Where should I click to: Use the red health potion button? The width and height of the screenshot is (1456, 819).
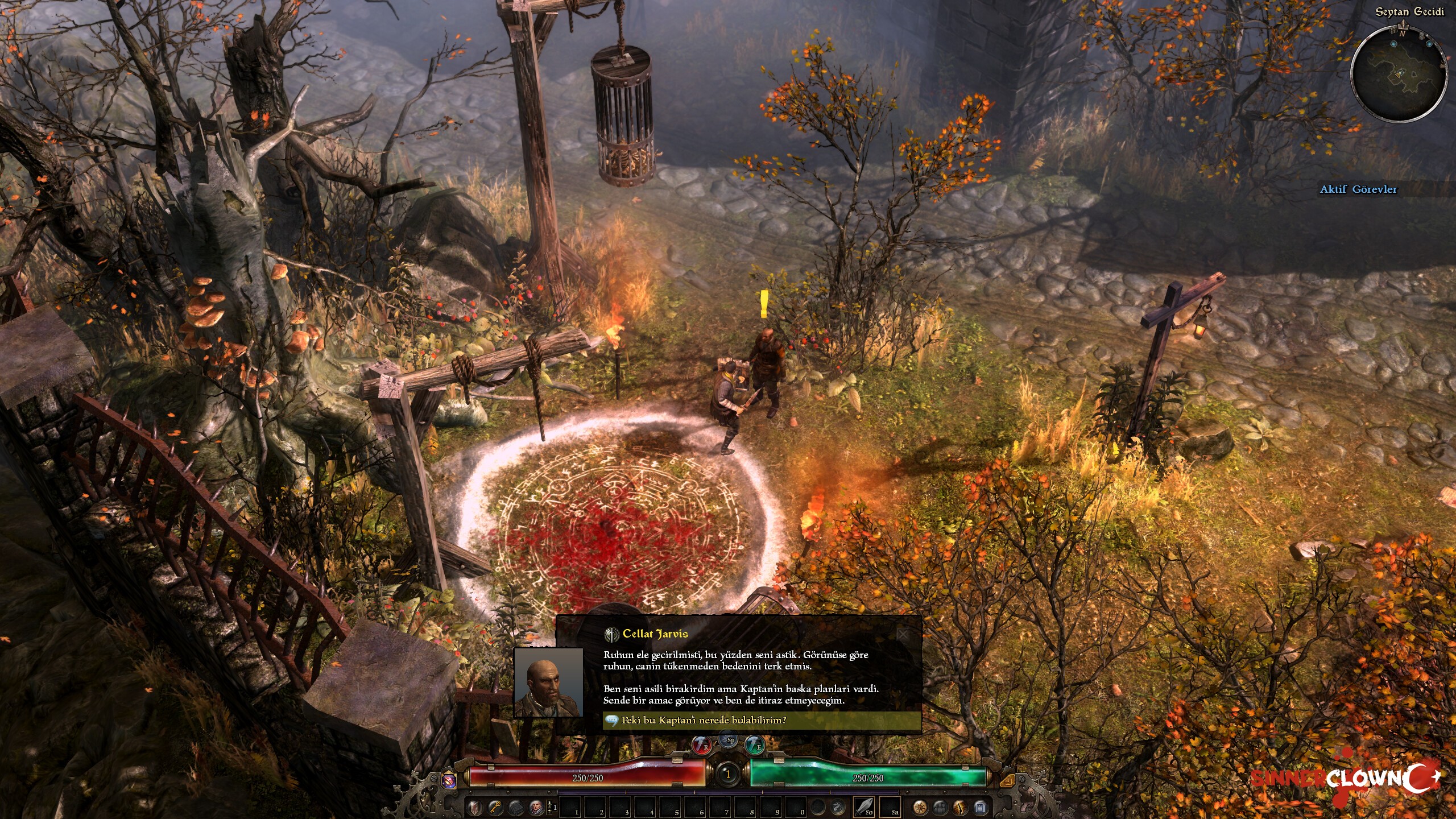[x=702, y=746]
